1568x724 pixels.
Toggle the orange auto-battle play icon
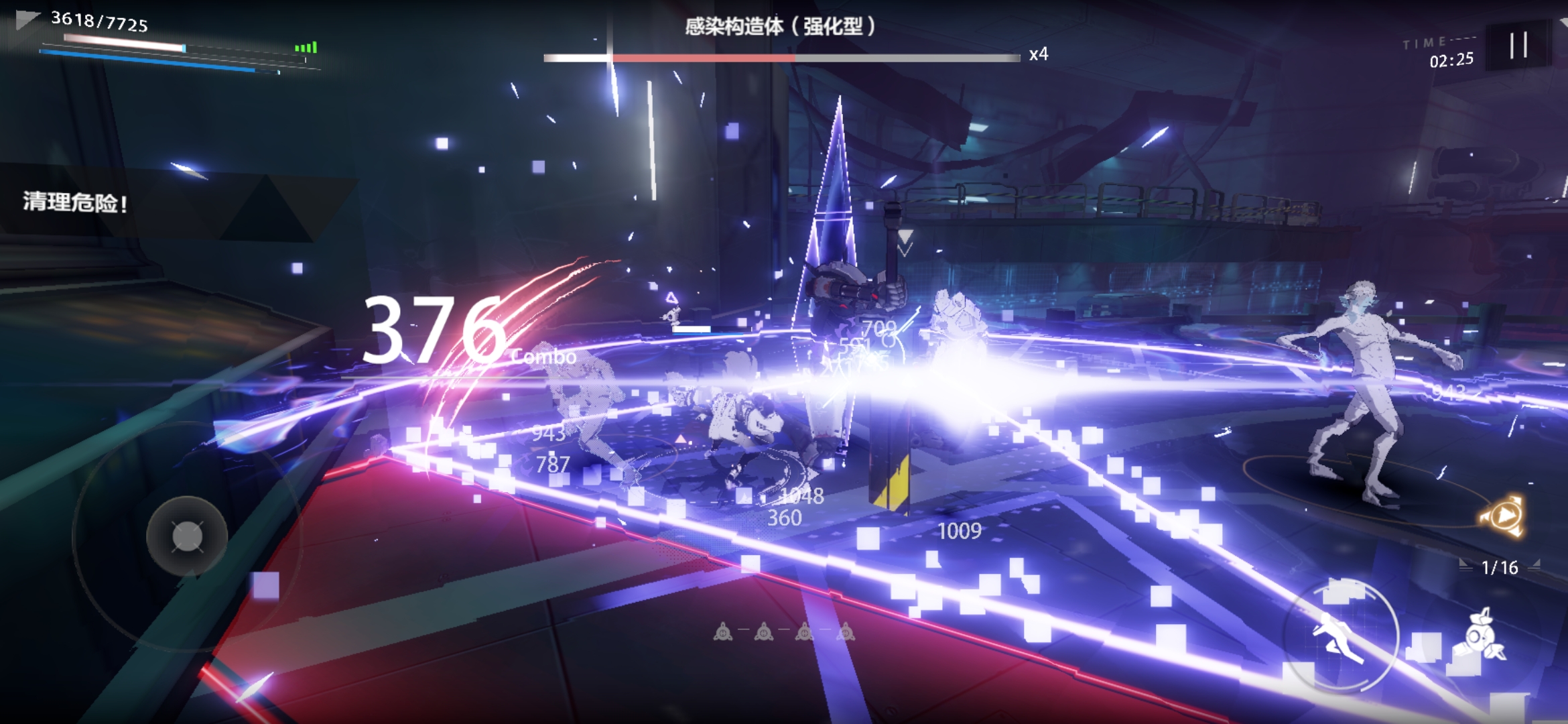tap(1504, 516)
